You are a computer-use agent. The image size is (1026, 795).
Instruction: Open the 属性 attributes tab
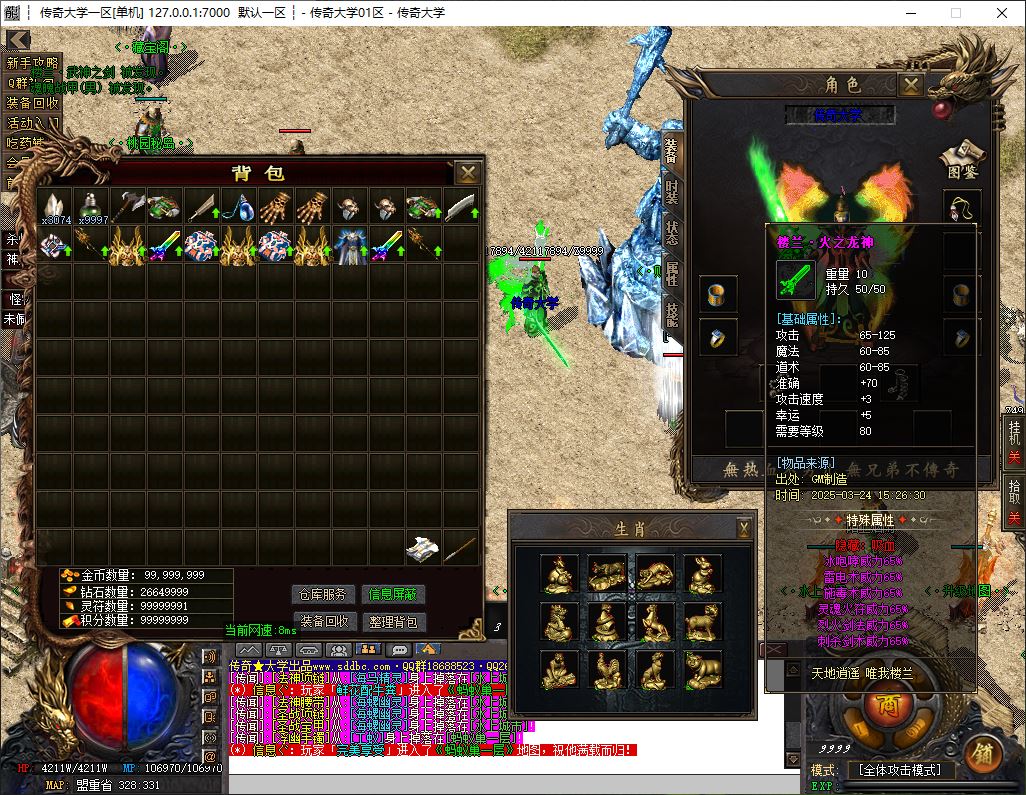coord(671,274)
